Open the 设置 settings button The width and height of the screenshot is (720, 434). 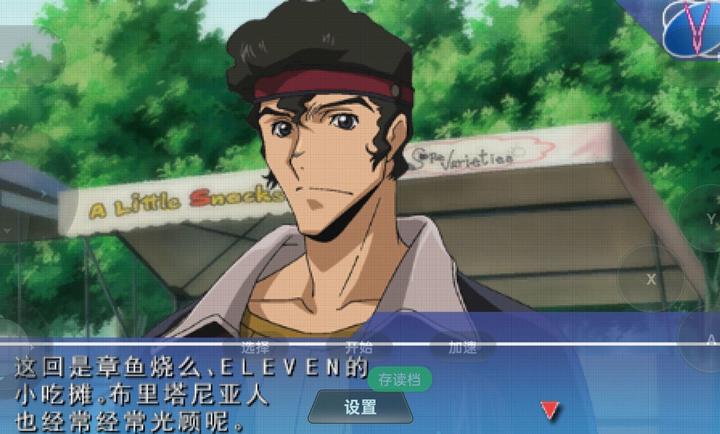tap(360, 407)
